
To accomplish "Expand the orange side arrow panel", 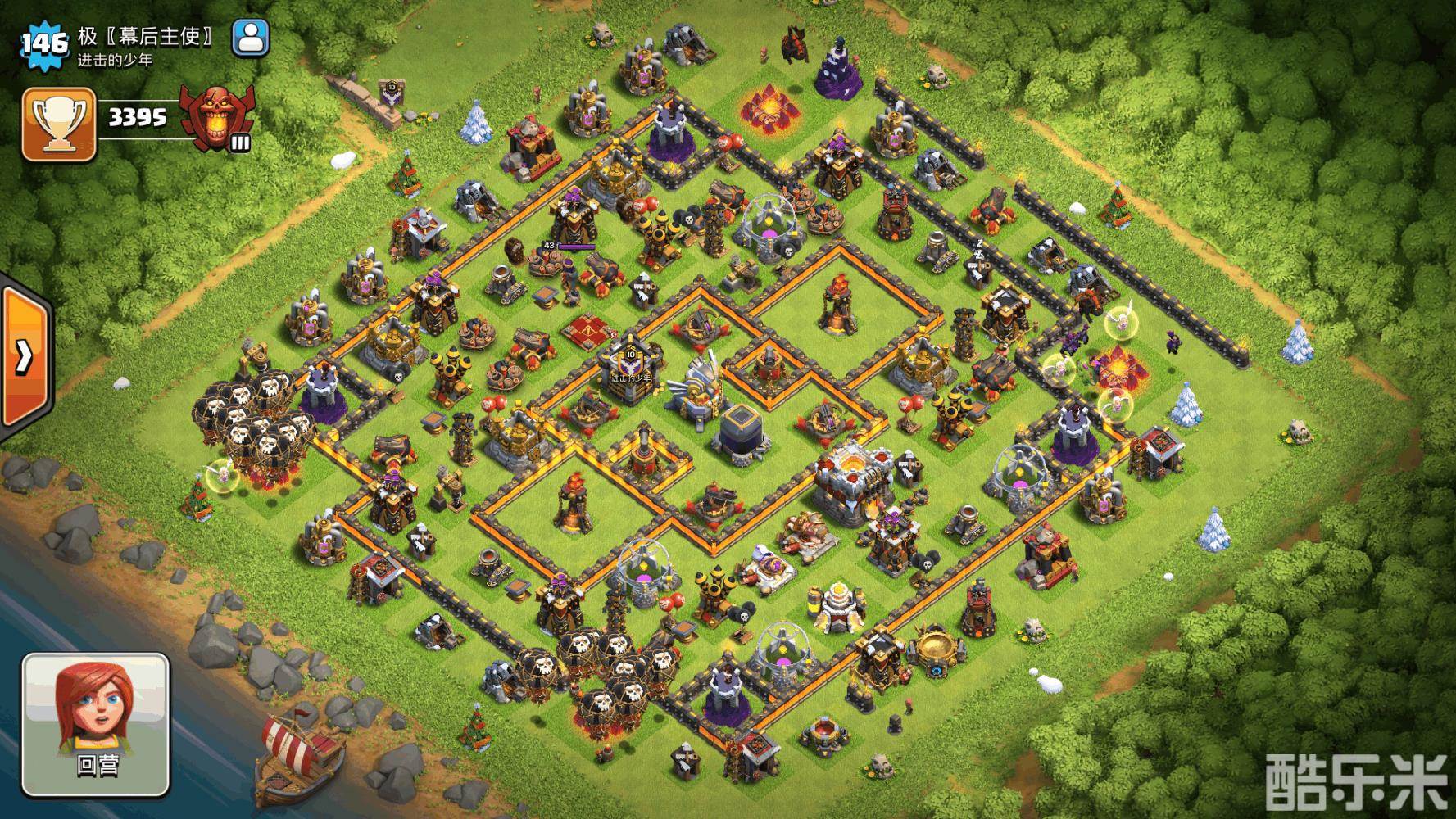I will click(25, 355).
